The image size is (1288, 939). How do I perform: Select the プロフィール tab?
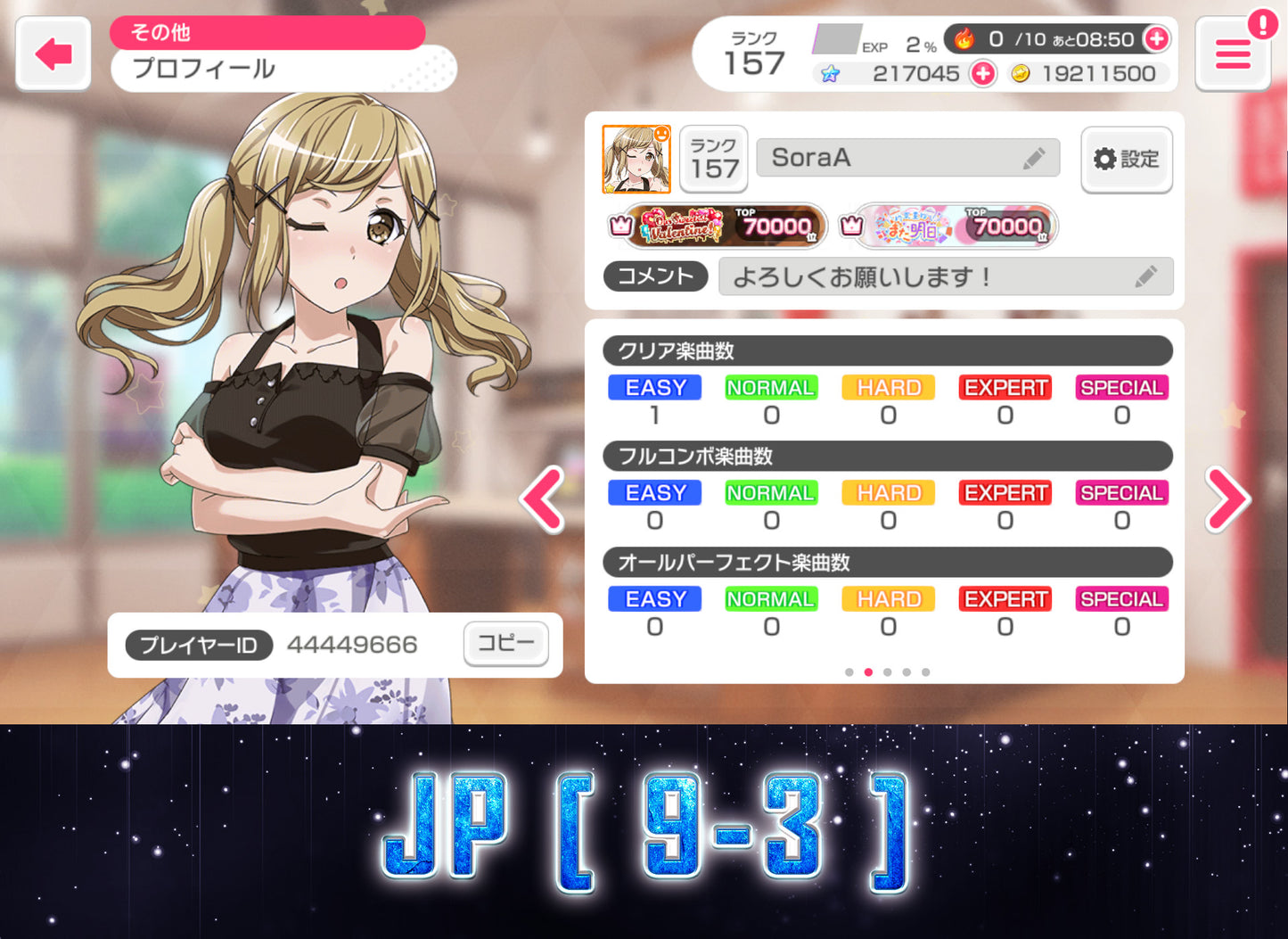205,69
